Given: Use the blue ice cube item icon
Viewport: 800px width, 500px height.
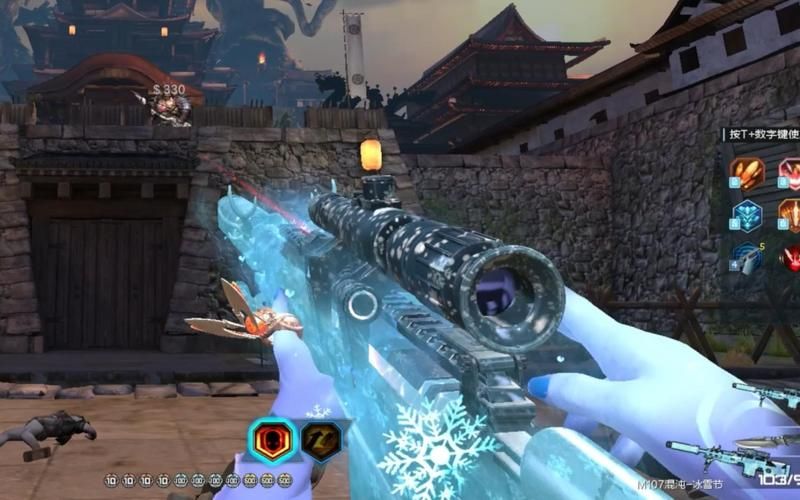Looking at the screenshot, I should pos(746,214).
